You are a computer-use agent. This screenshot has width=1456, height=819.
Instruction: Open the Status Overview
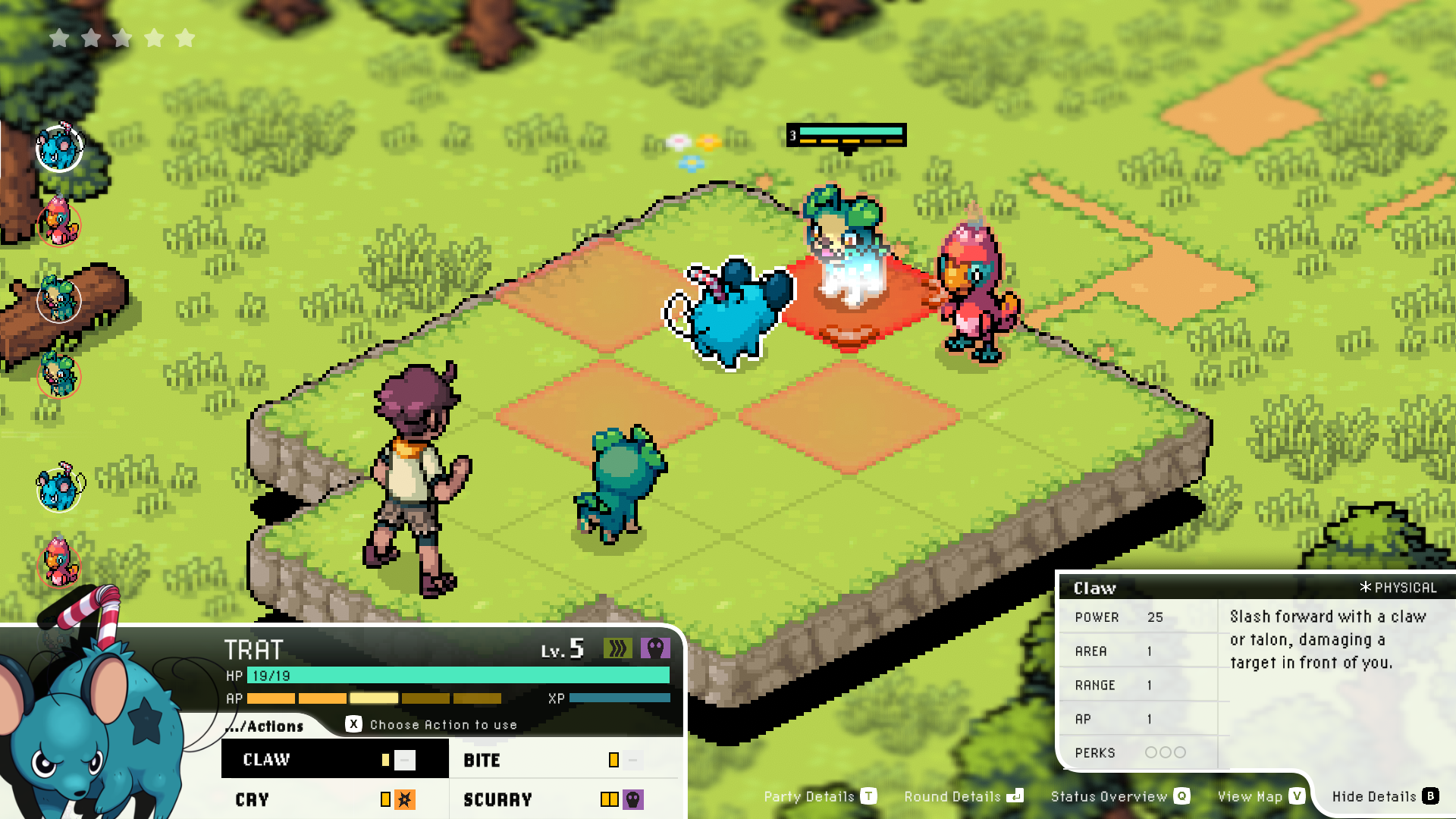1119,796
